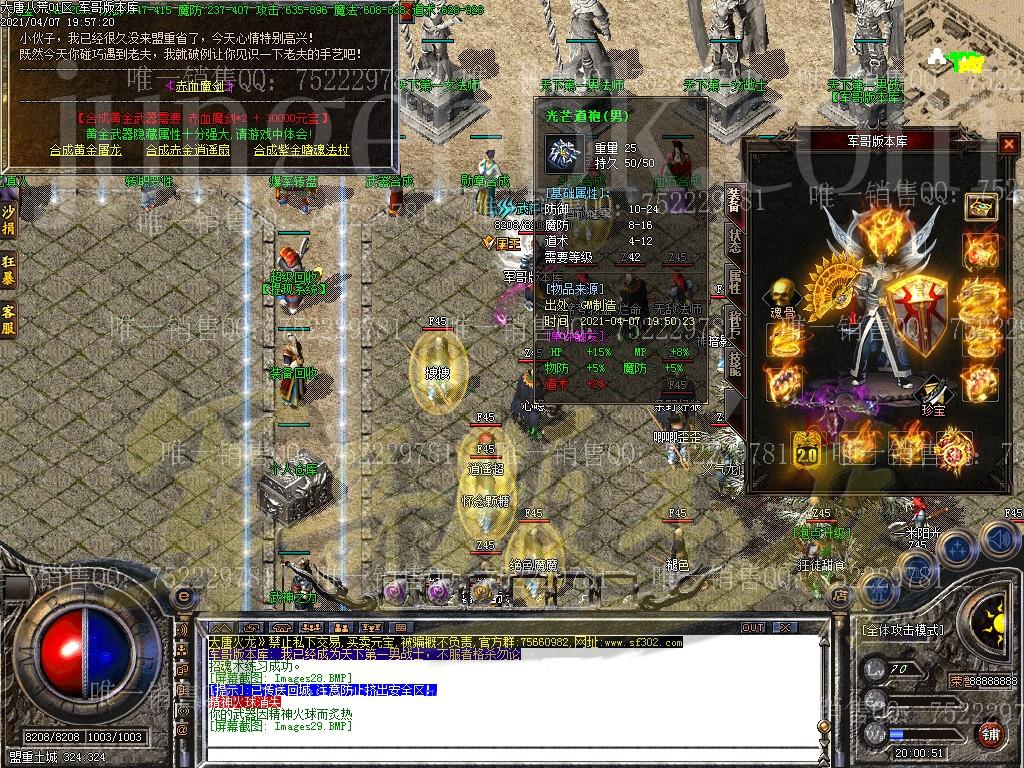
Task: Choose the 合成赤金逍遥扇 option
Action: click(x=187, y=150)
